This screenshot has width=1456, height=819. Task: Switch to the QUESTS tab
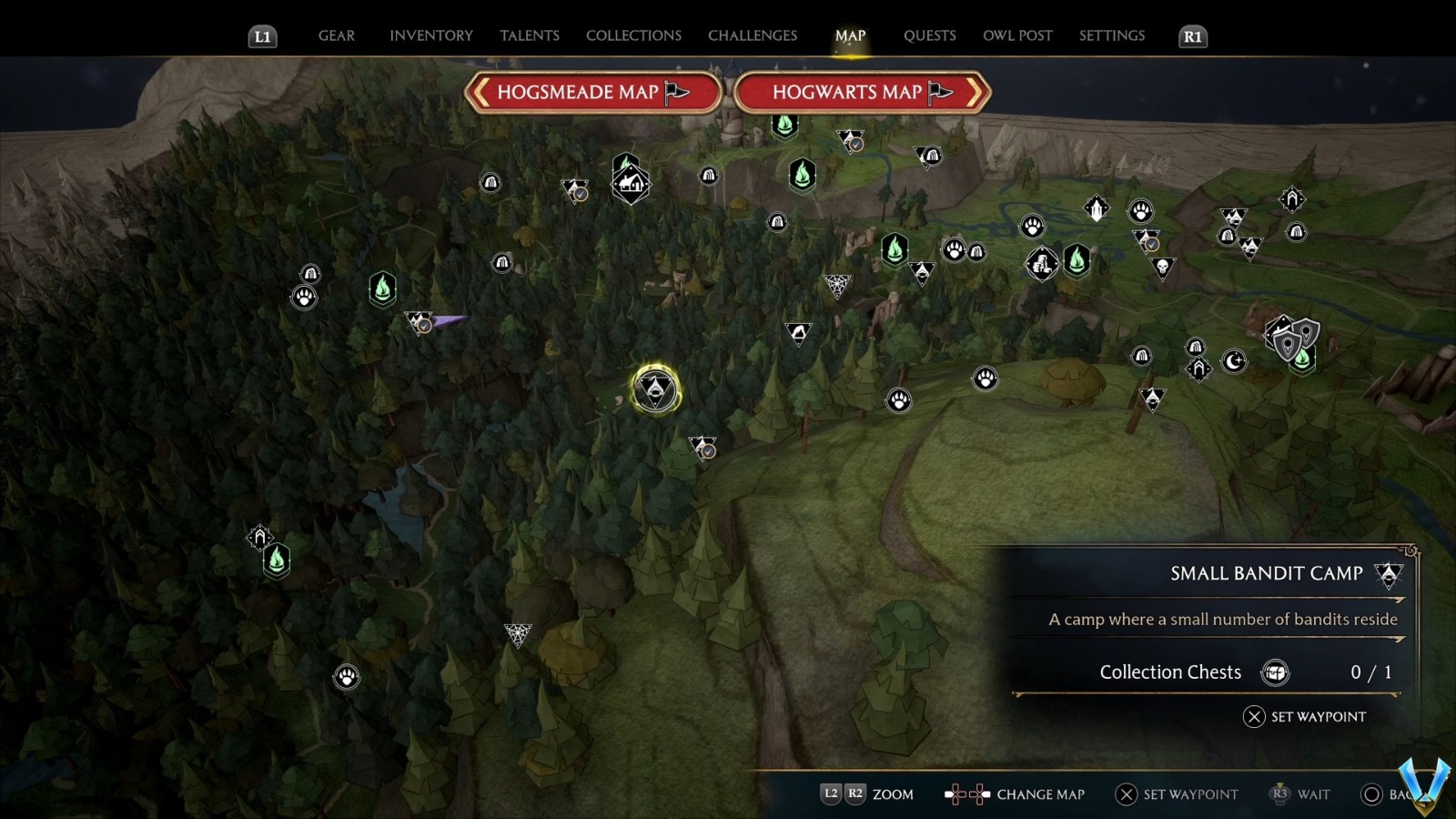pyautogui.click(x=930, y=35)
